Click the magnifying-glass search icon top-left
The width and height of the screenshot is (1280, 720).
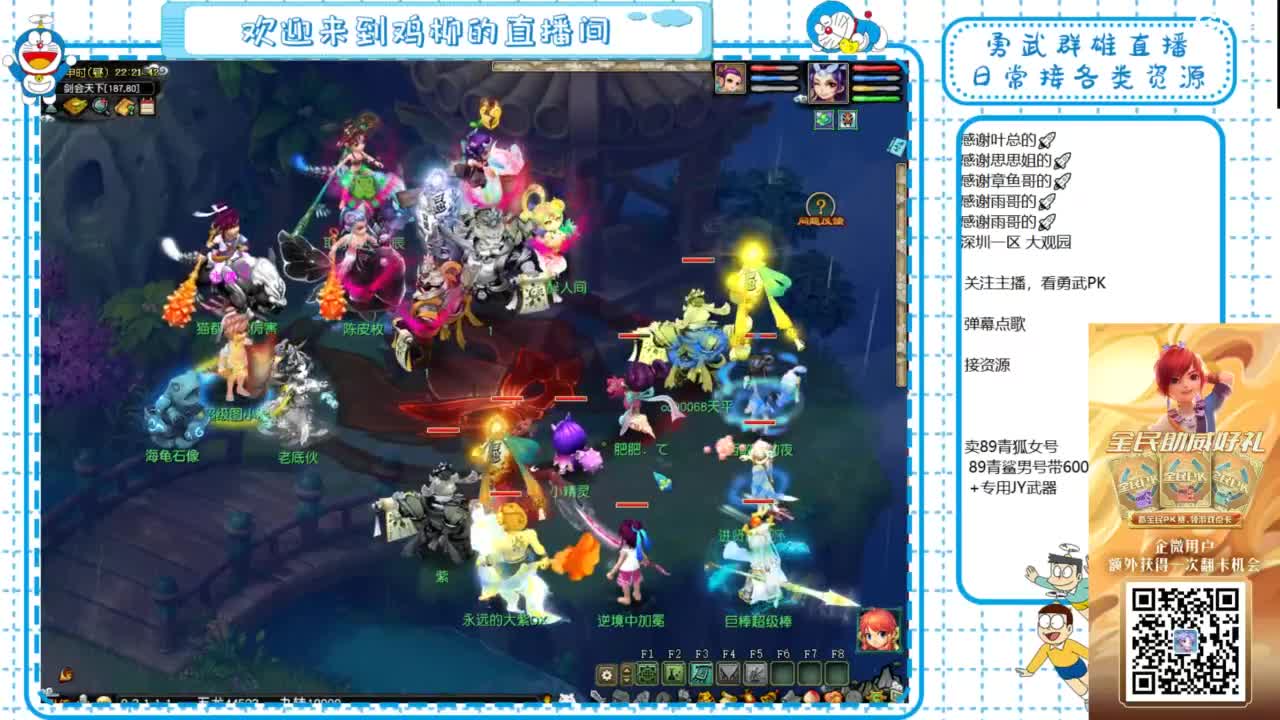click(x=100, y=105)
